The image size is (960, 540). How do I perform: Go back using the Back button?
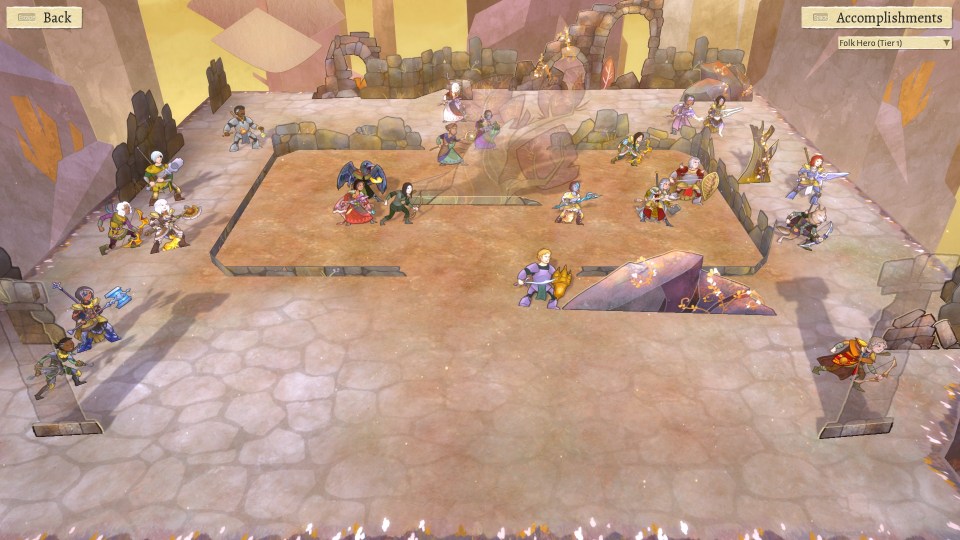[42, 17]
